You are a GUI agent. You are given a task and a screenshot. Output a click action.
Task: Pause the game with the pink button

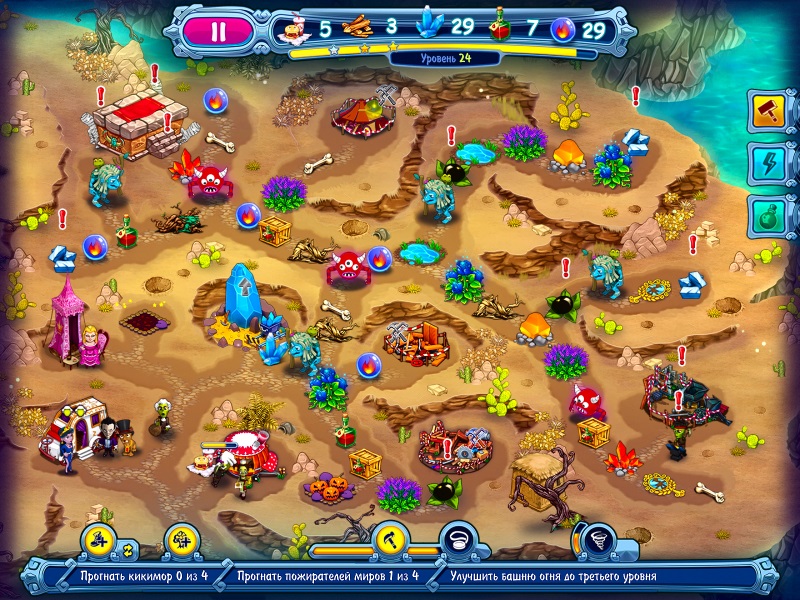click(218, 29)
